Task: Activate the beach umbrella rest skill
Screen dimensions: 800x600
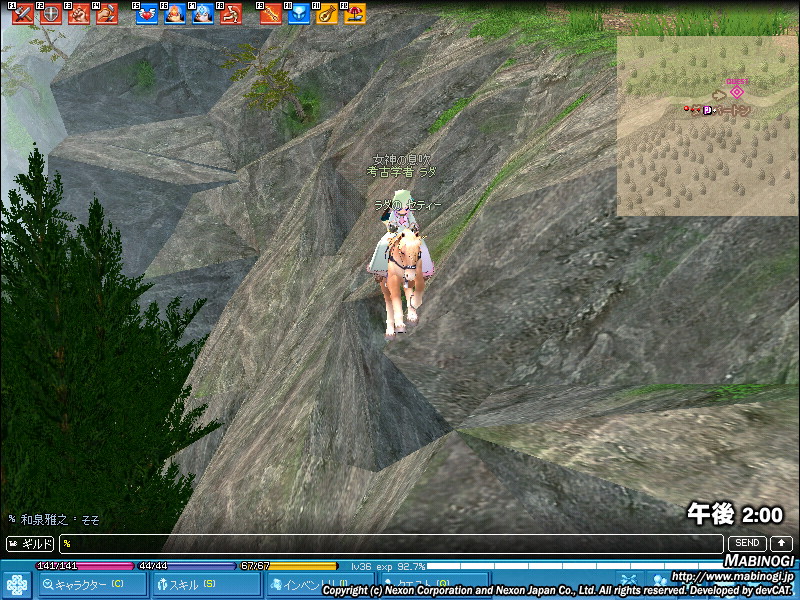Action: (354, 14)
